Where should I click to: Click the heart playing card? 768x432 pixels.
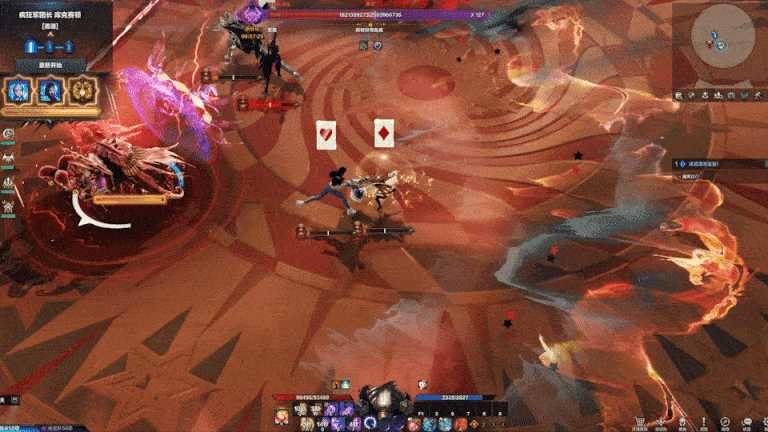327,134
